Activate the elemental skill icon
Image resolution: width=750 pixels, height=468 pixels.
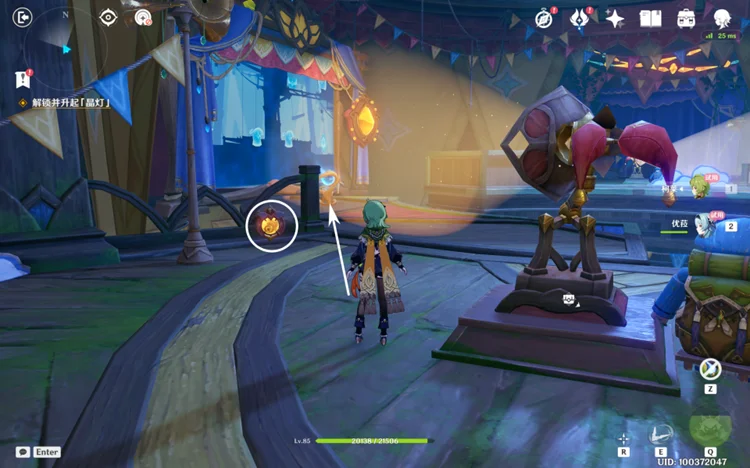[x=661, y=433]
